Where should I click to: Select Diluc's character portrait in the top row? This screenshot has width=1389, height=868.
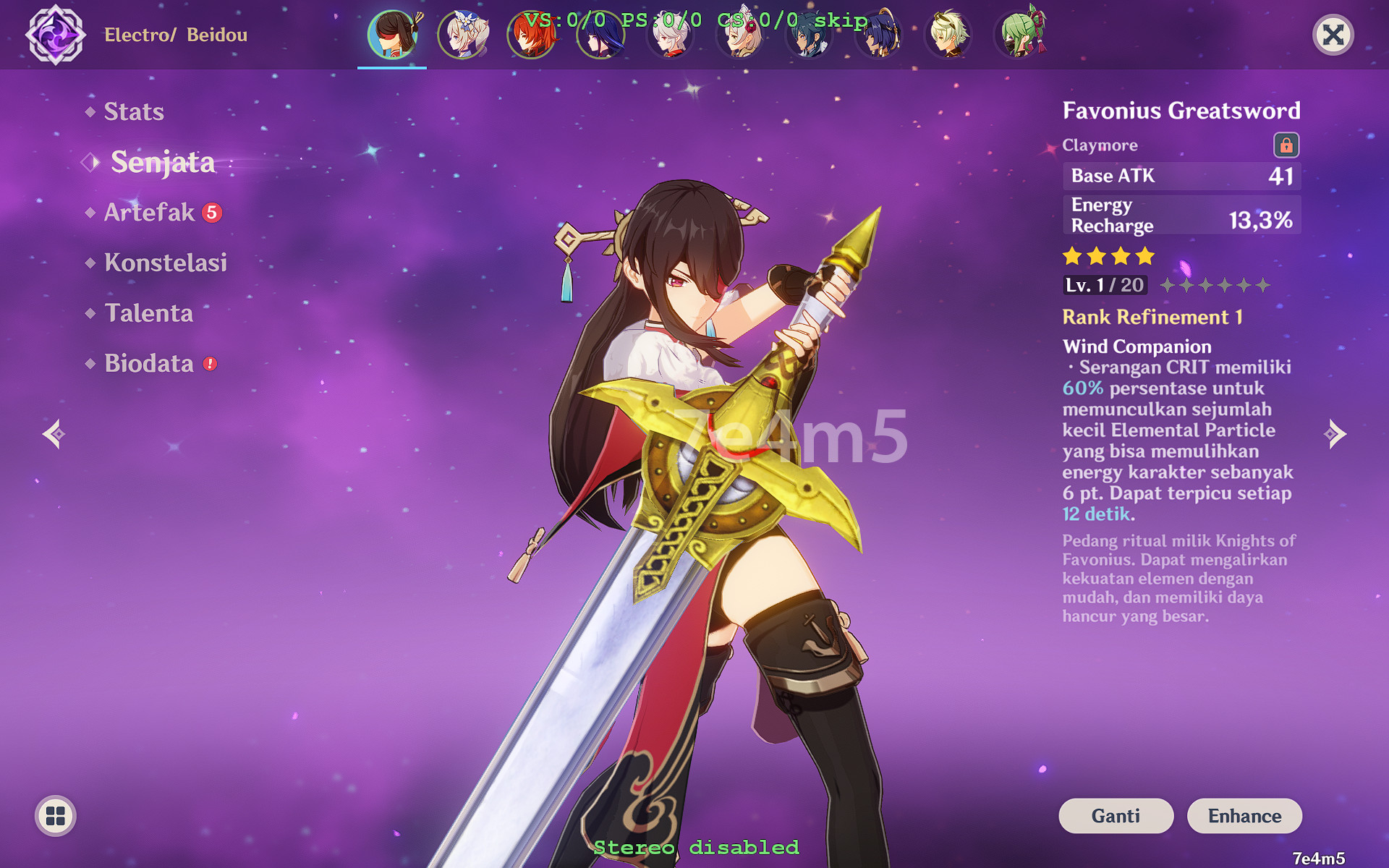pyautogui.click(x=532, y=34)
